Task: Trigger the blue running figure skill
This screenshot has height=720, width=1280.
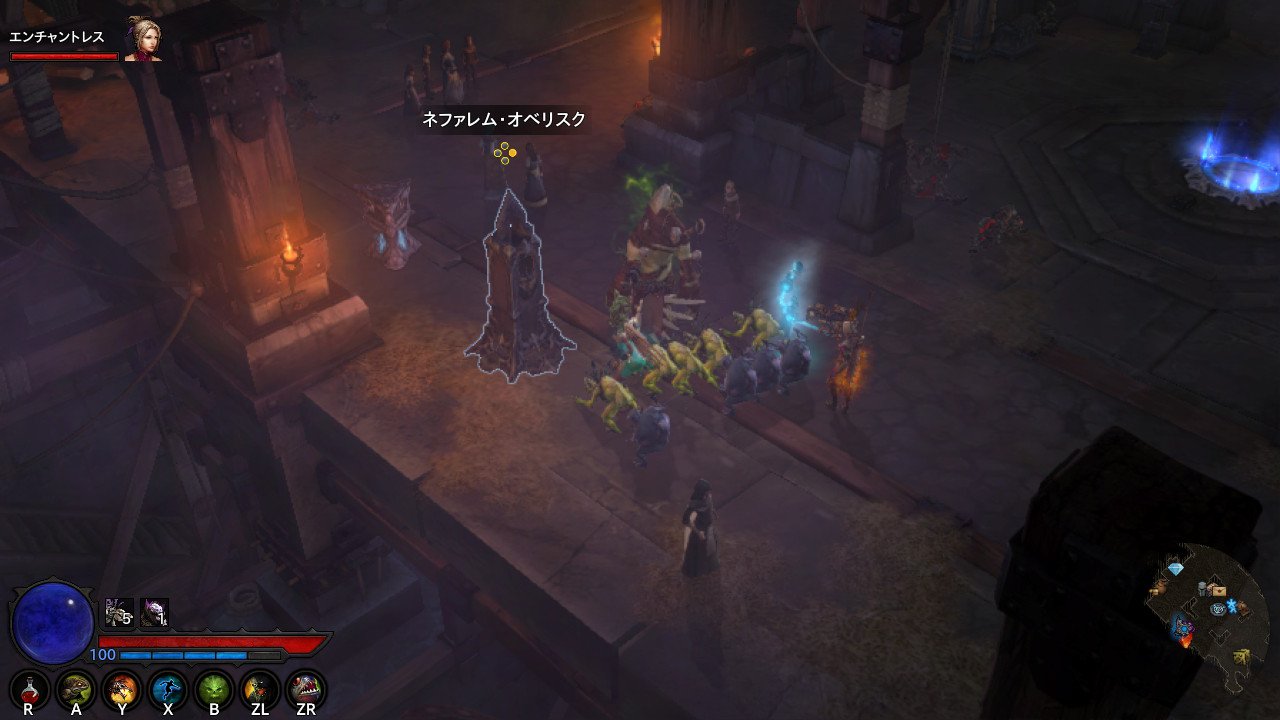Action: (x=168, y=688)
